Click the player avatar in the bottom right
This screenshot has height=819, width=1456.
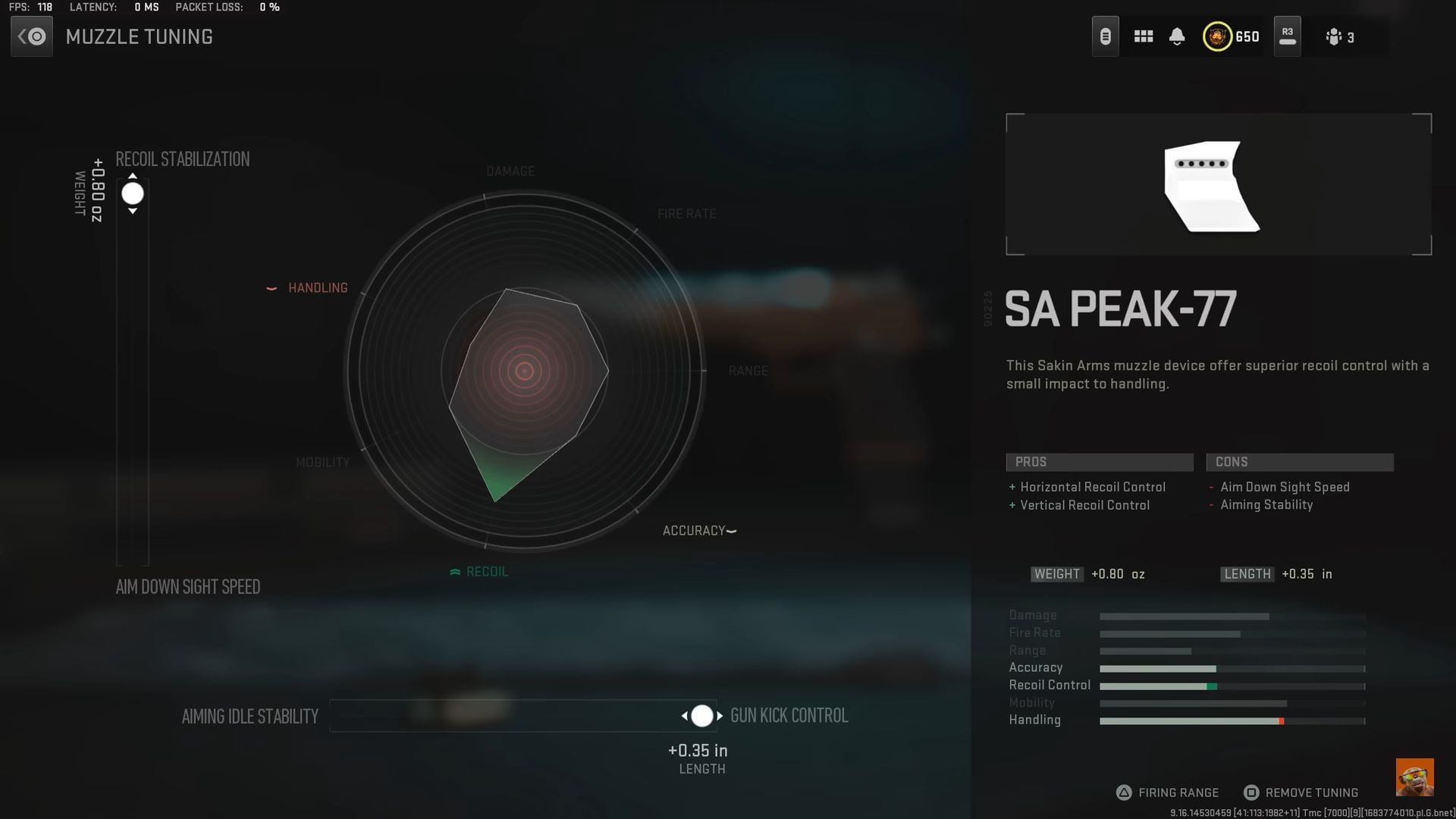[1415, 777]
